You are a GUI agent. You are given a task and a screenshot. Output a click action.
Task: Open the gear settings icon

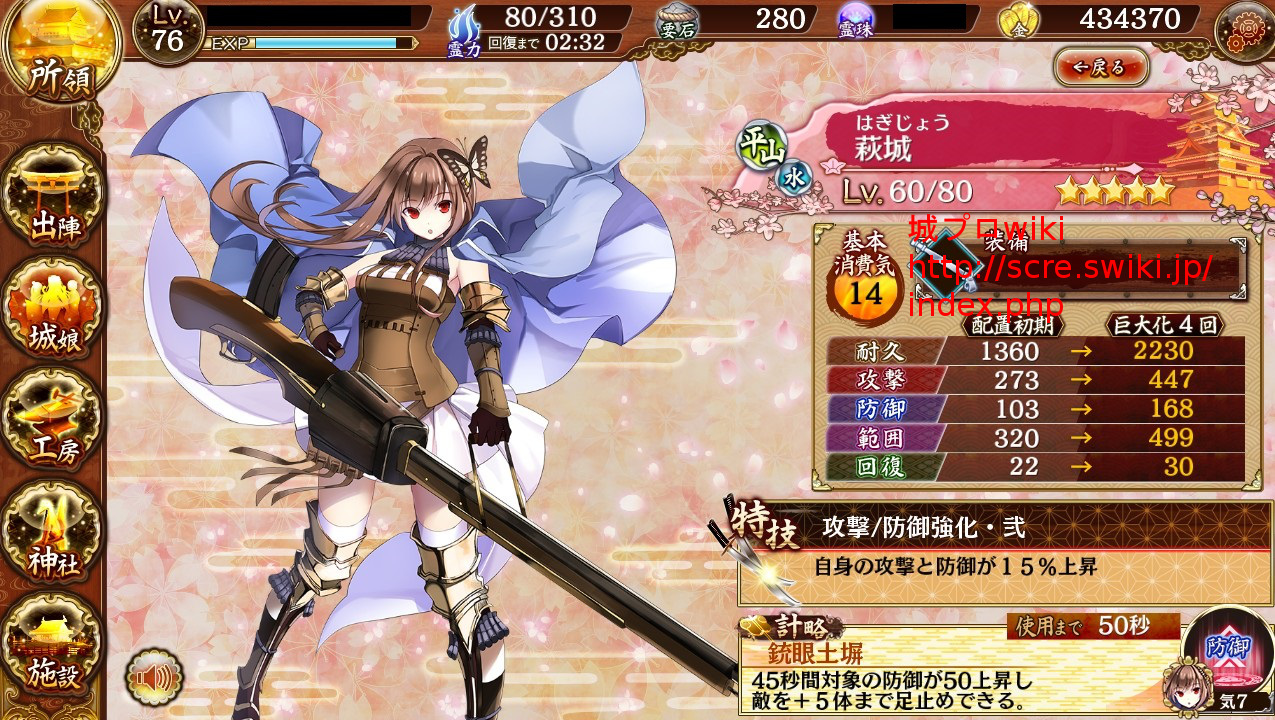pos(1244,30)
